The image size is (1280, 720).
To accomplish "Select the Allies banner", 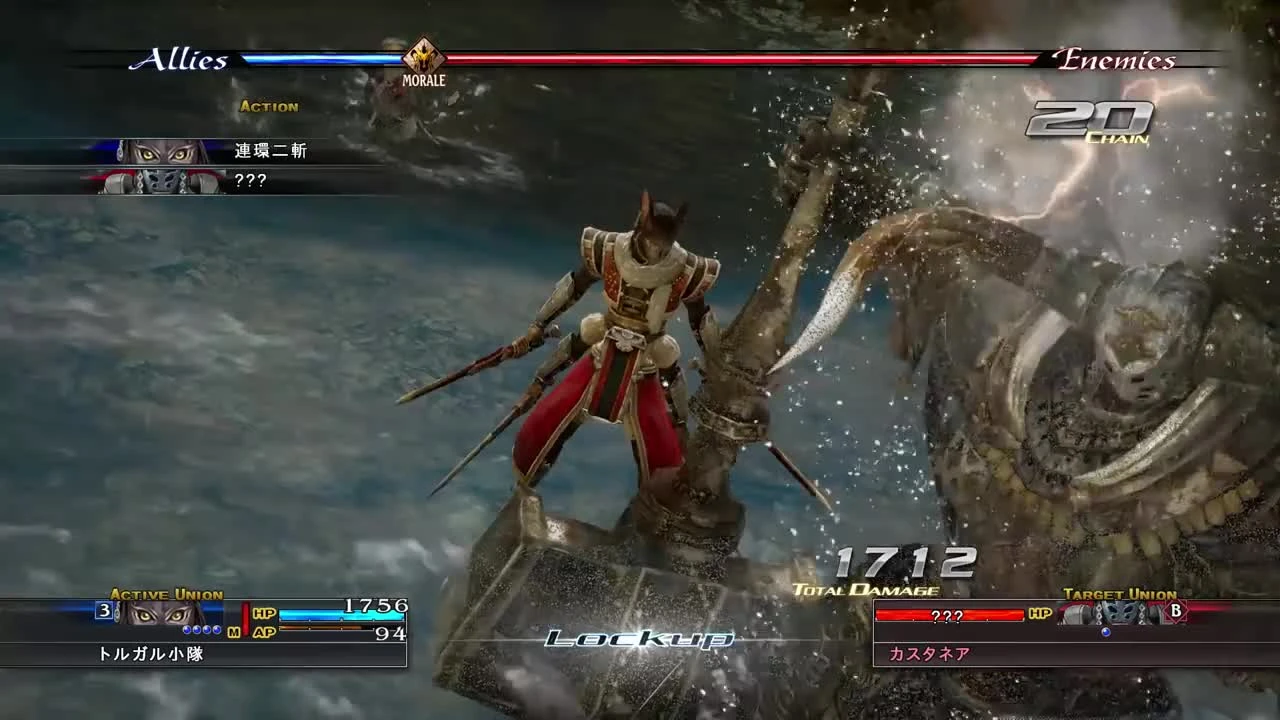I will (x=180, y=59).
